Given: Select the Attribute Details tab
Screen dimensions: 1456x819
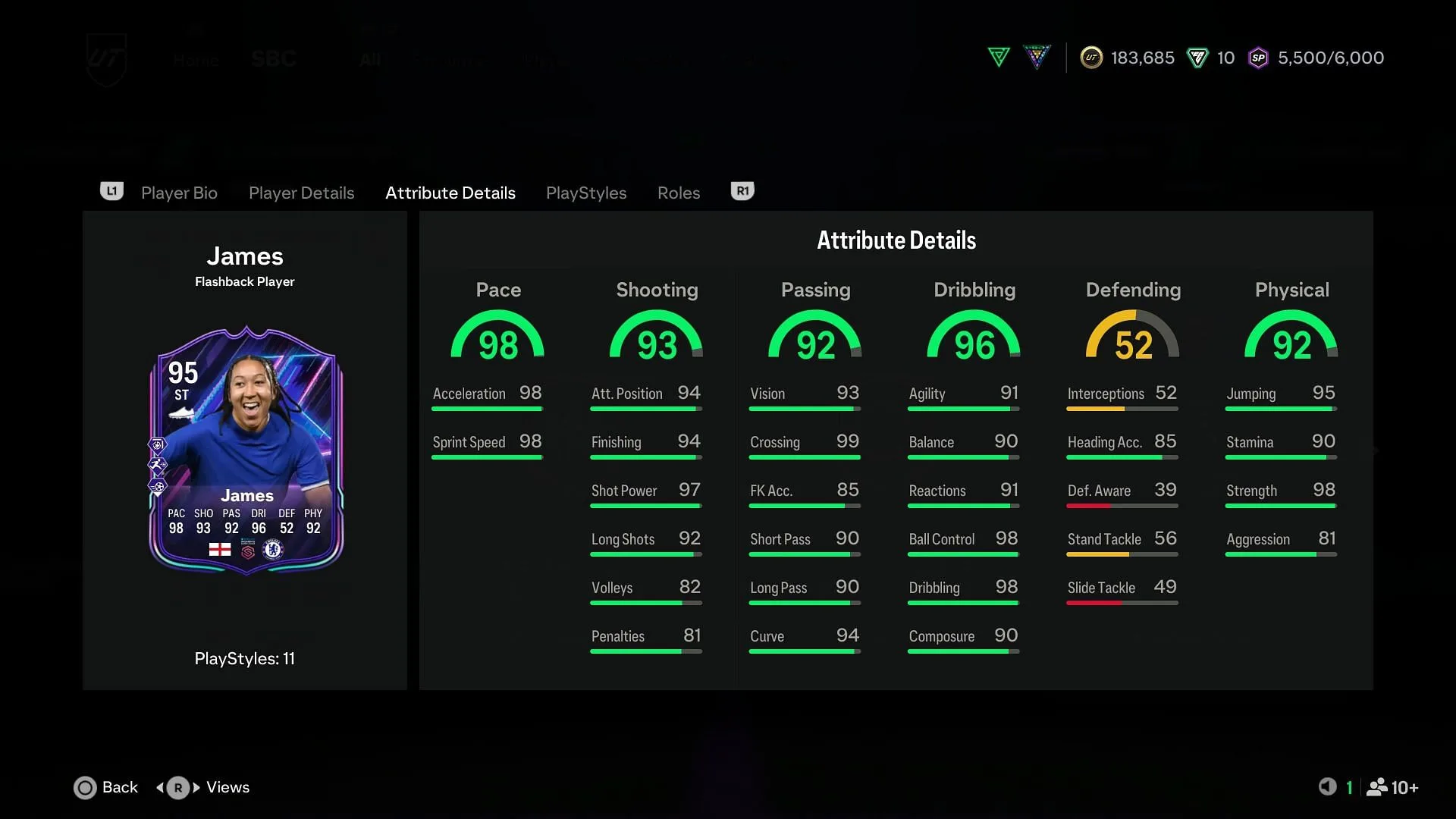Looking at the screenshot, I should point(450,193).
